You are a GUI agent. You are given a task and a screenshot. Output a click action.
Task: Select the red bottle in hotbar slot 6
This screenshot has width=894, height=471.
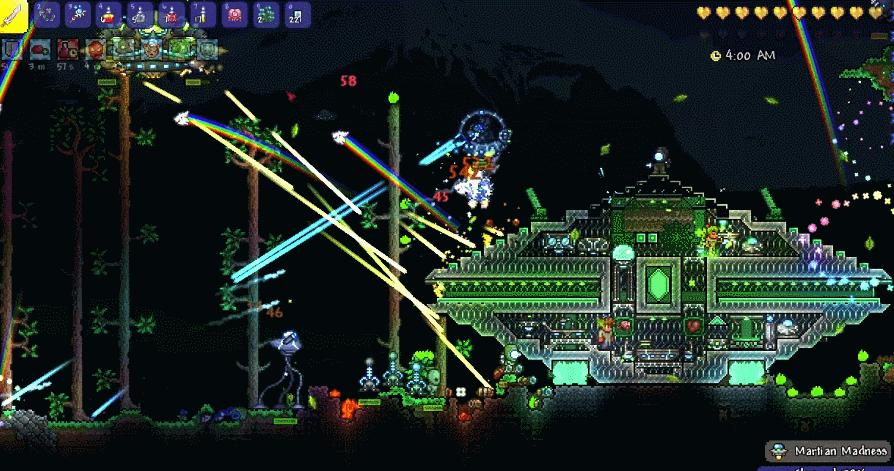point(170,14)
